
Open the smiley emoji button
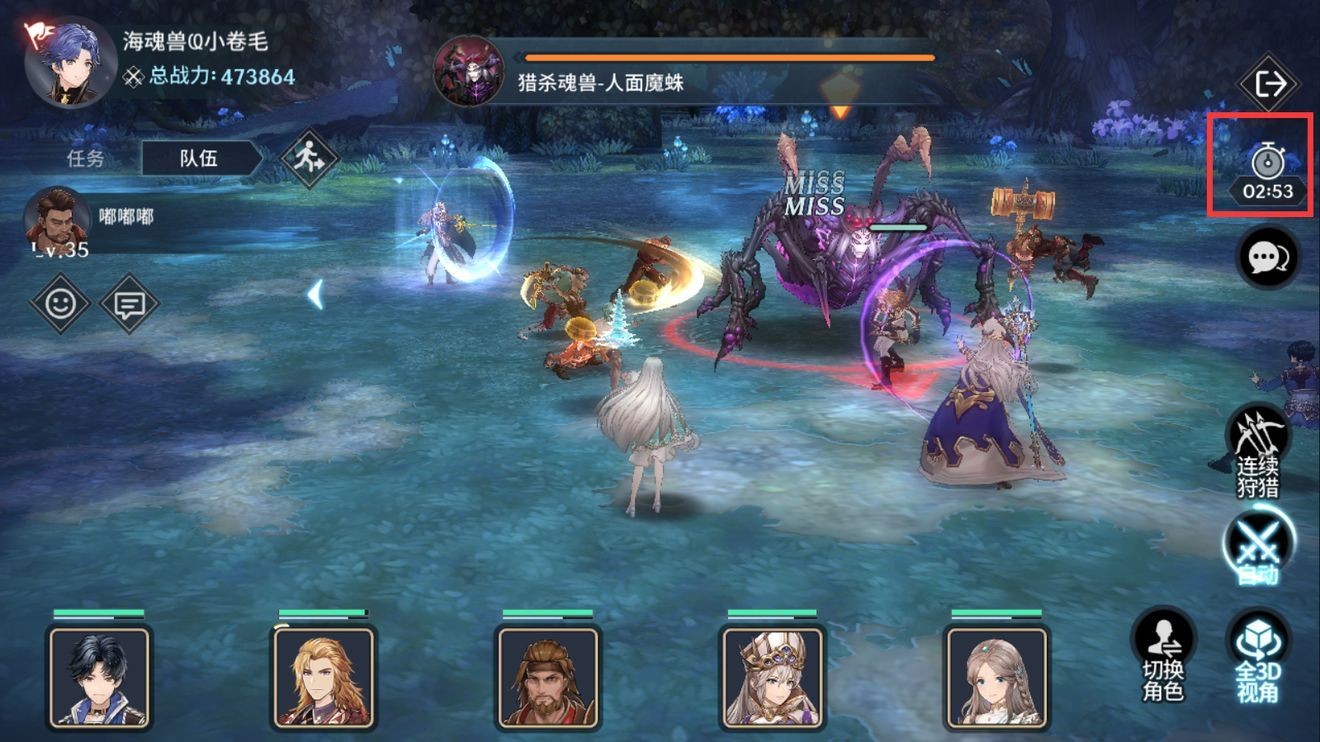[x=61, y=303]
